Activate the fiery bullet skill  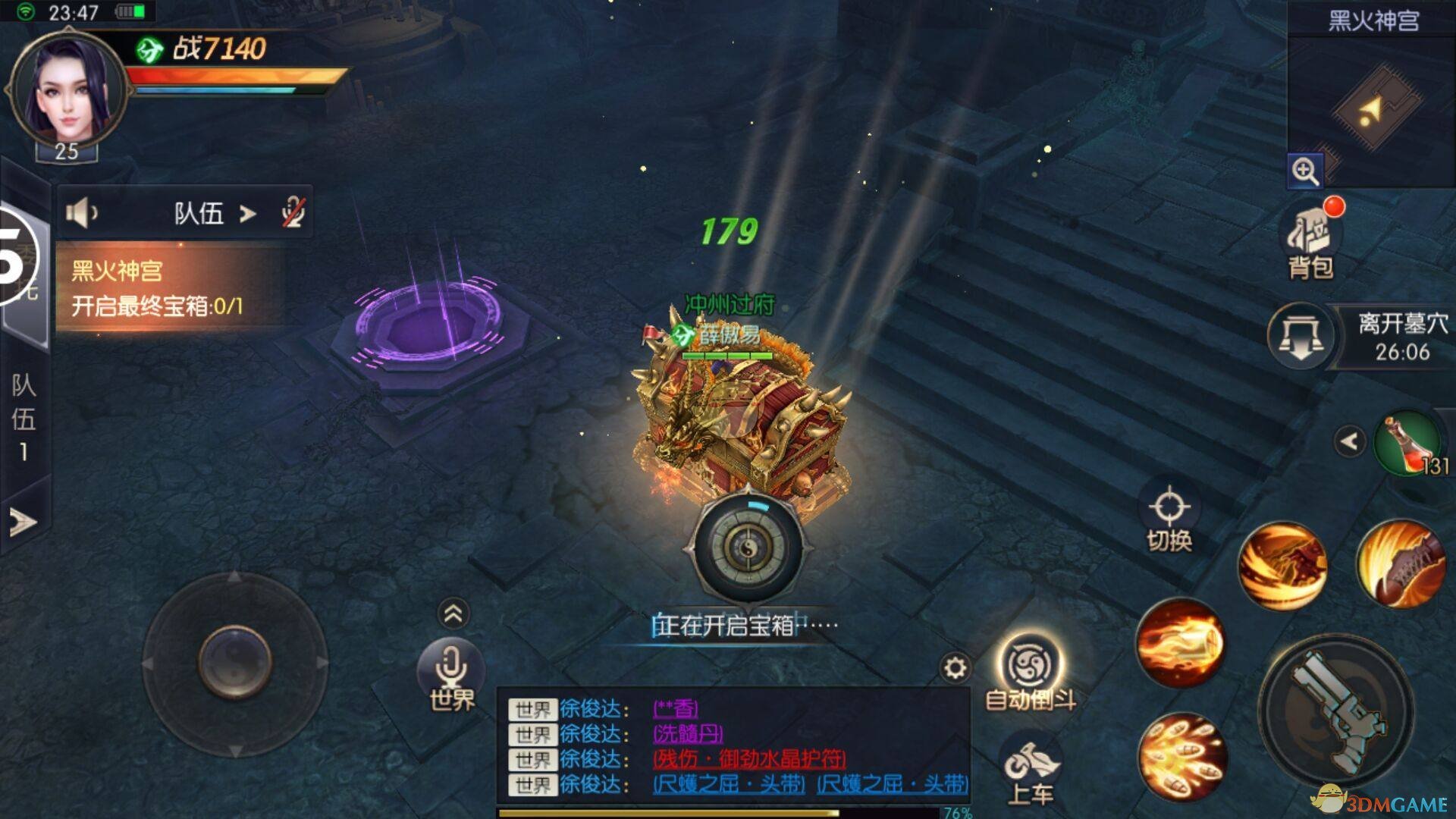click(1180, 642)
